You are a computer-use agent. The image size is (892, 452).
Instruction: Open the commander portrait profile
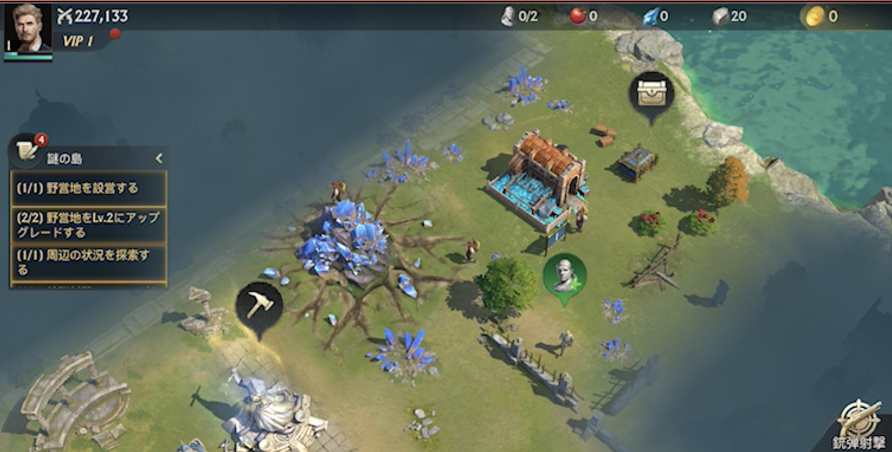[27, 29]
